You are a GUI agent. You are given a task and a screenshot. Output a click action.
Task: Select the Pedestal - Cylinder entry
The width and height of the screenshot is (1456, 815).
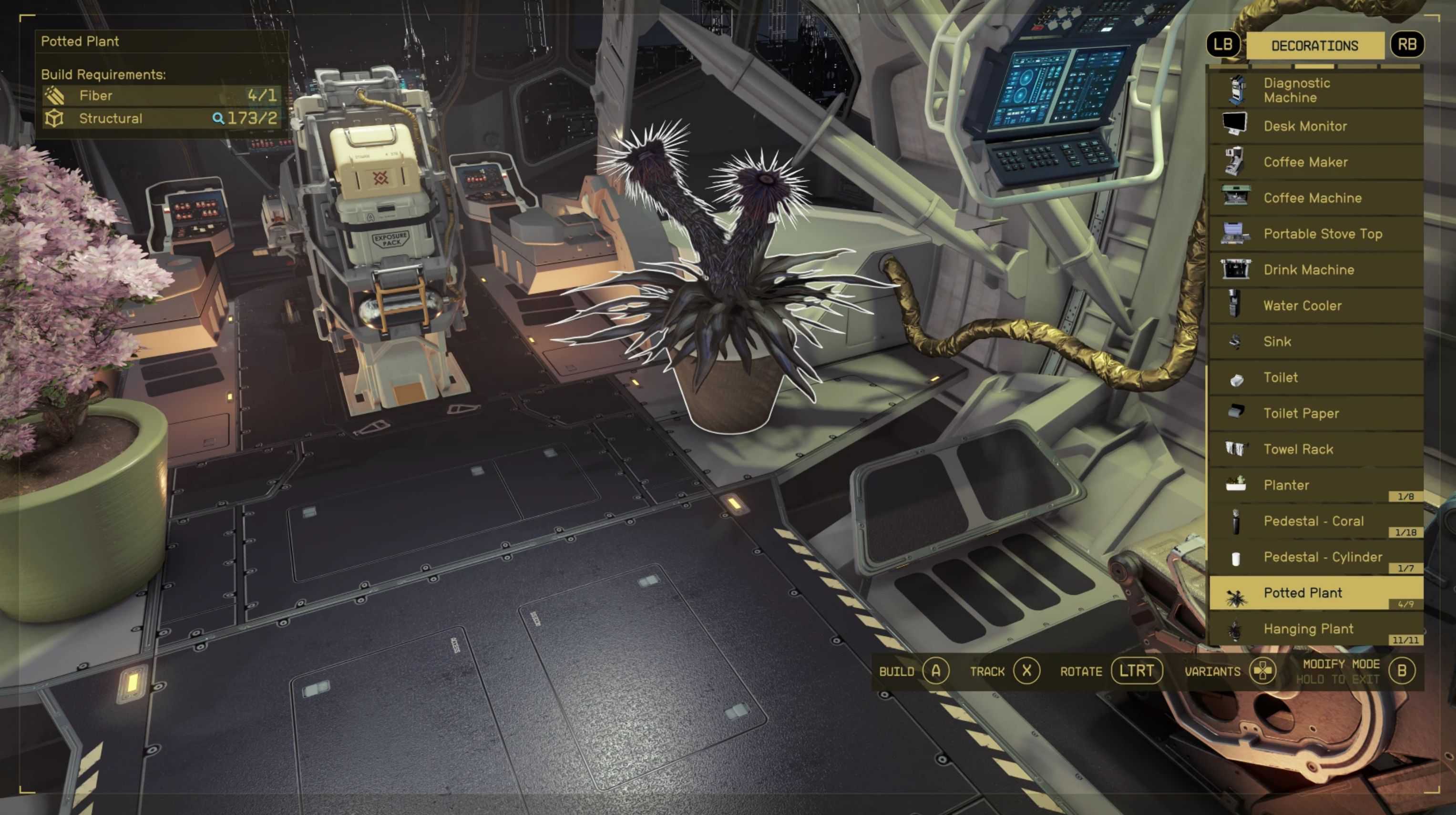point(1315,557)
